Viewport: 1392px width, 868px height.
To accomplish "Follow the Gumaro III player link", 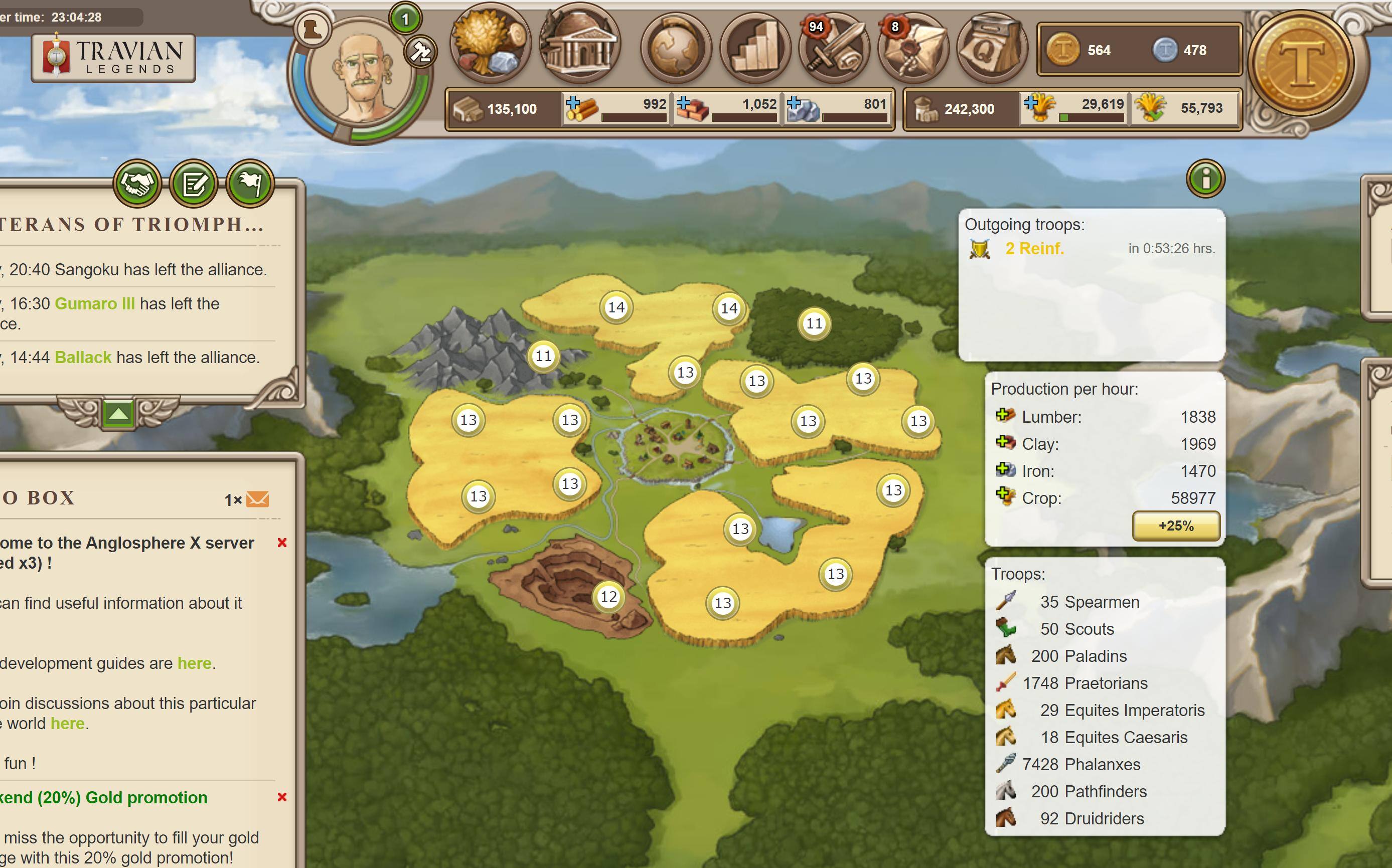I will point(95,304).
